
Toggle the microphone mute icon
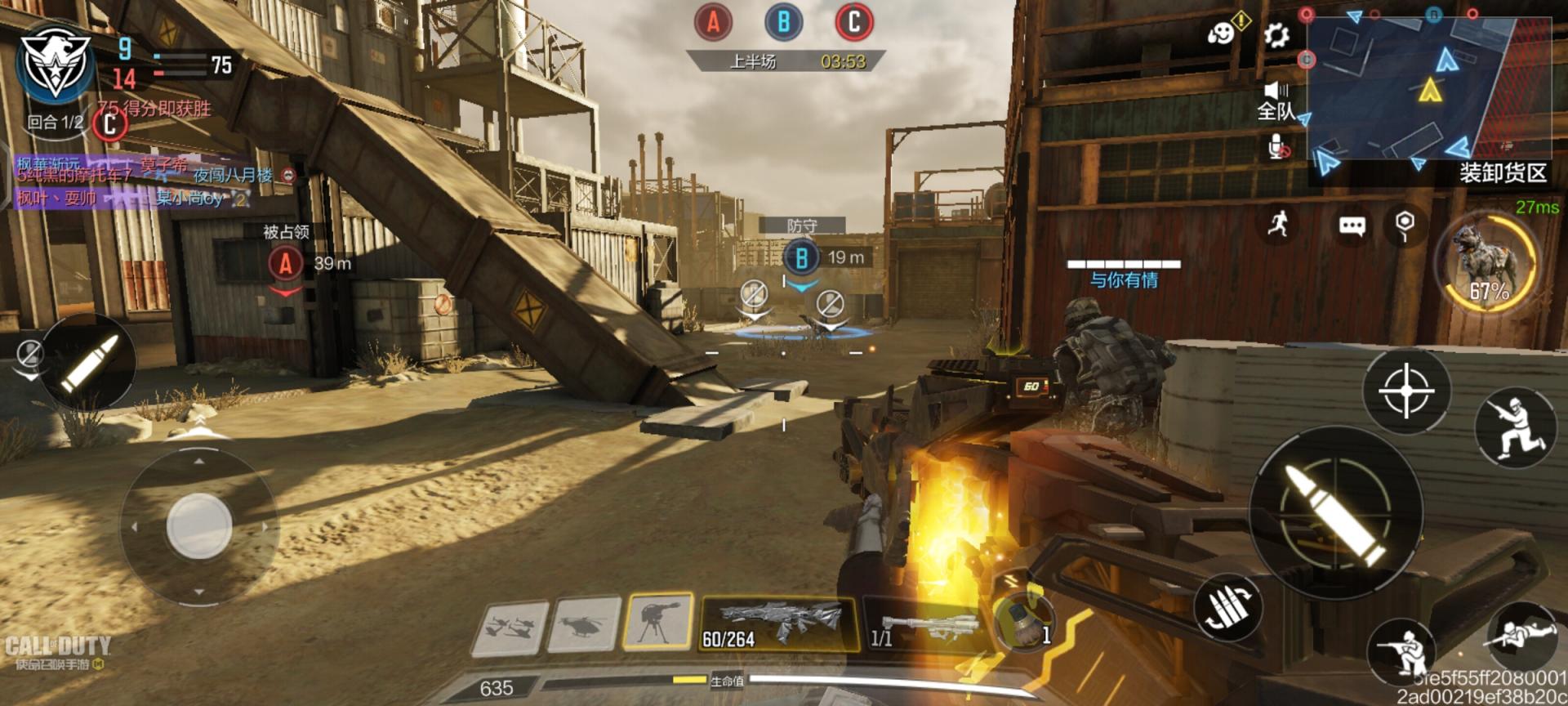pos(1277,147)
